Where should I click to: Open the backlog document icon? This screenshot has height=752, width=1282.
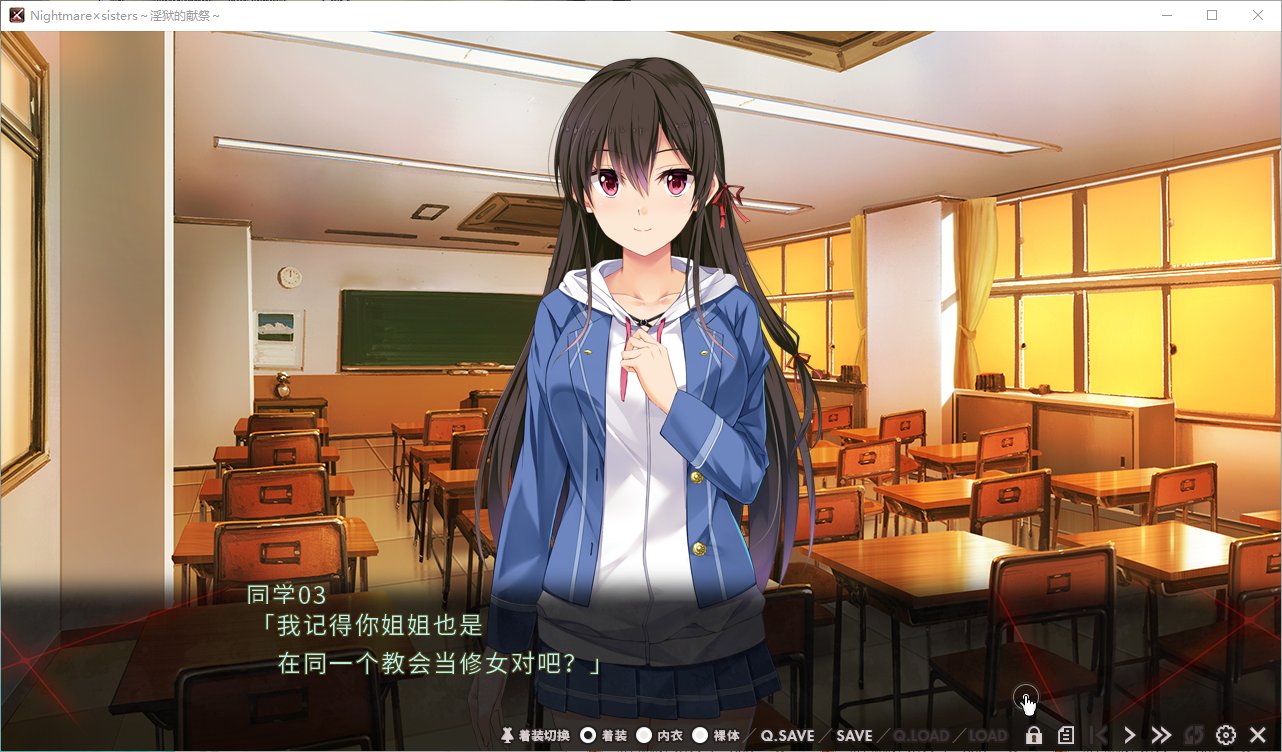tap(1066, 735)
